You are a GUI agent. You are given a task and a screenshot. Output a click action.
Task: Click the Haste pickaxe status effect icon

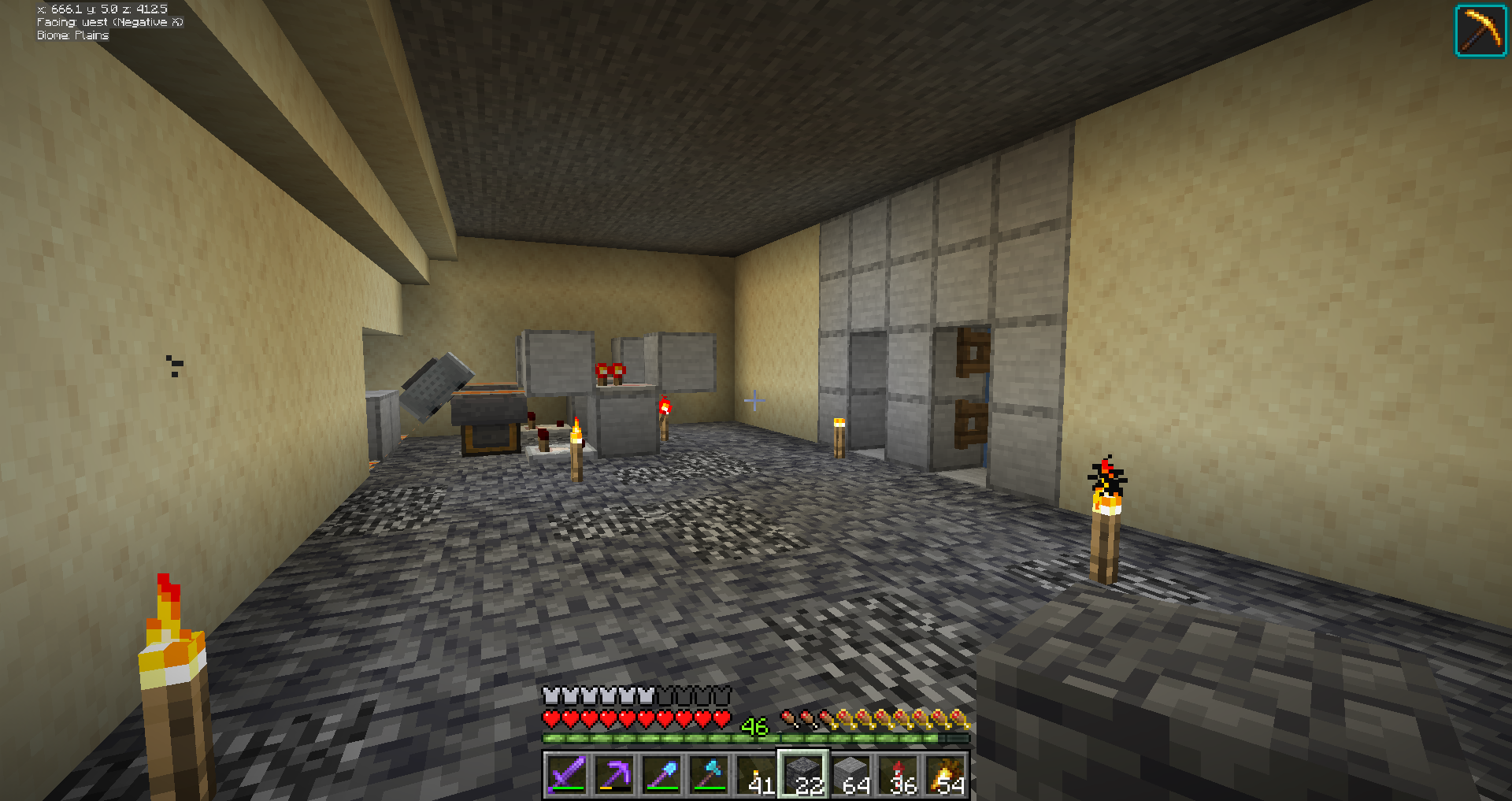[x=1480, y=31]
